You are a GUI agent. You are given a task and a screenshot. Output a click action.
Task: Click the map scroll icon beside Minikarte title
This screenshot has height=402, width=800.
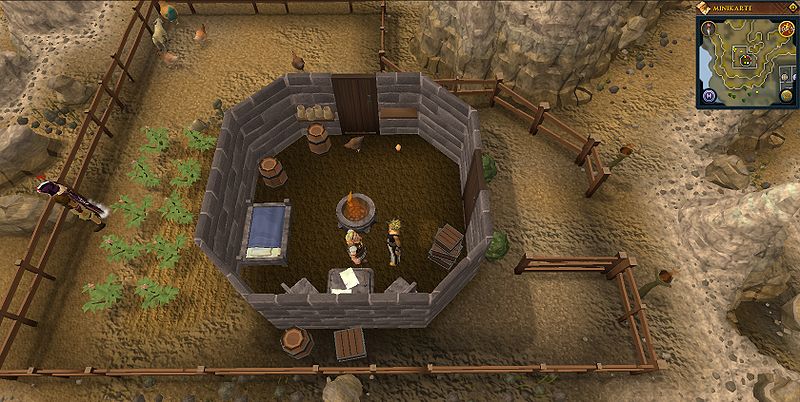point(705,8)
